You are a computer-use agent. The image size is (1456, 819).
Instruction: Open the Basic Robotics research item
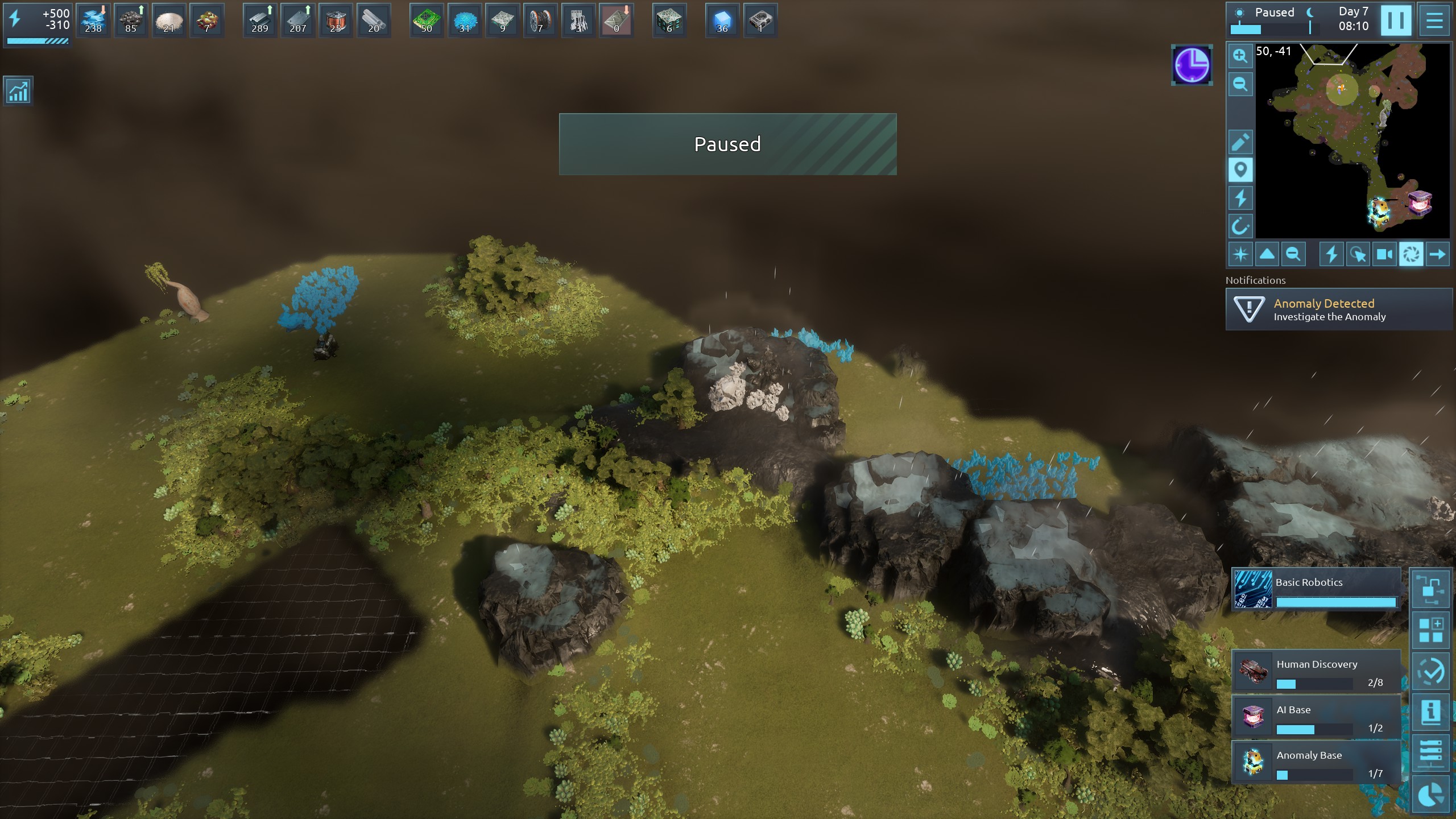point(1316,589)
